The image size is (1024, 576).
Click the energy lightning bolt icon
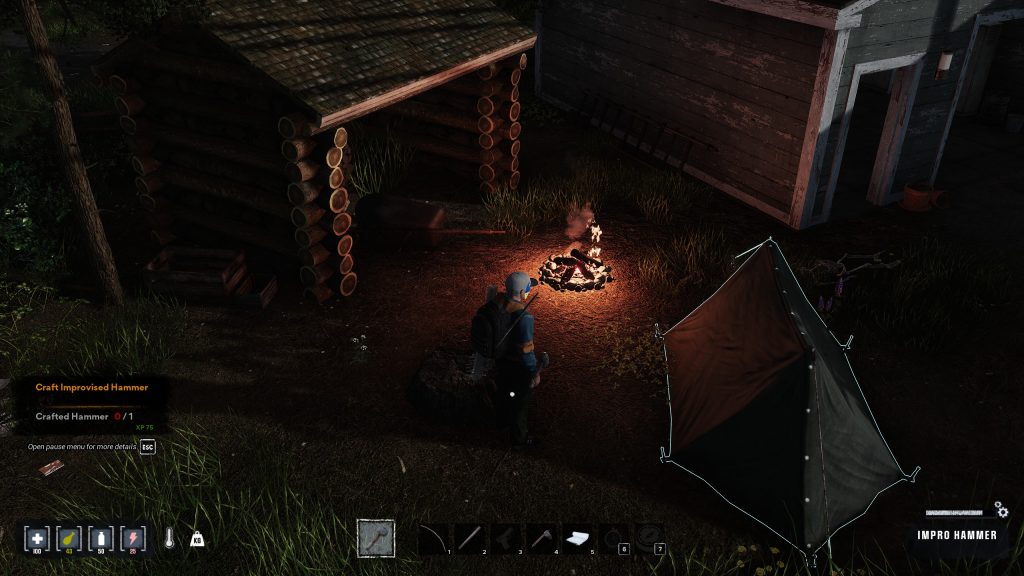click(x=132, y=537)
